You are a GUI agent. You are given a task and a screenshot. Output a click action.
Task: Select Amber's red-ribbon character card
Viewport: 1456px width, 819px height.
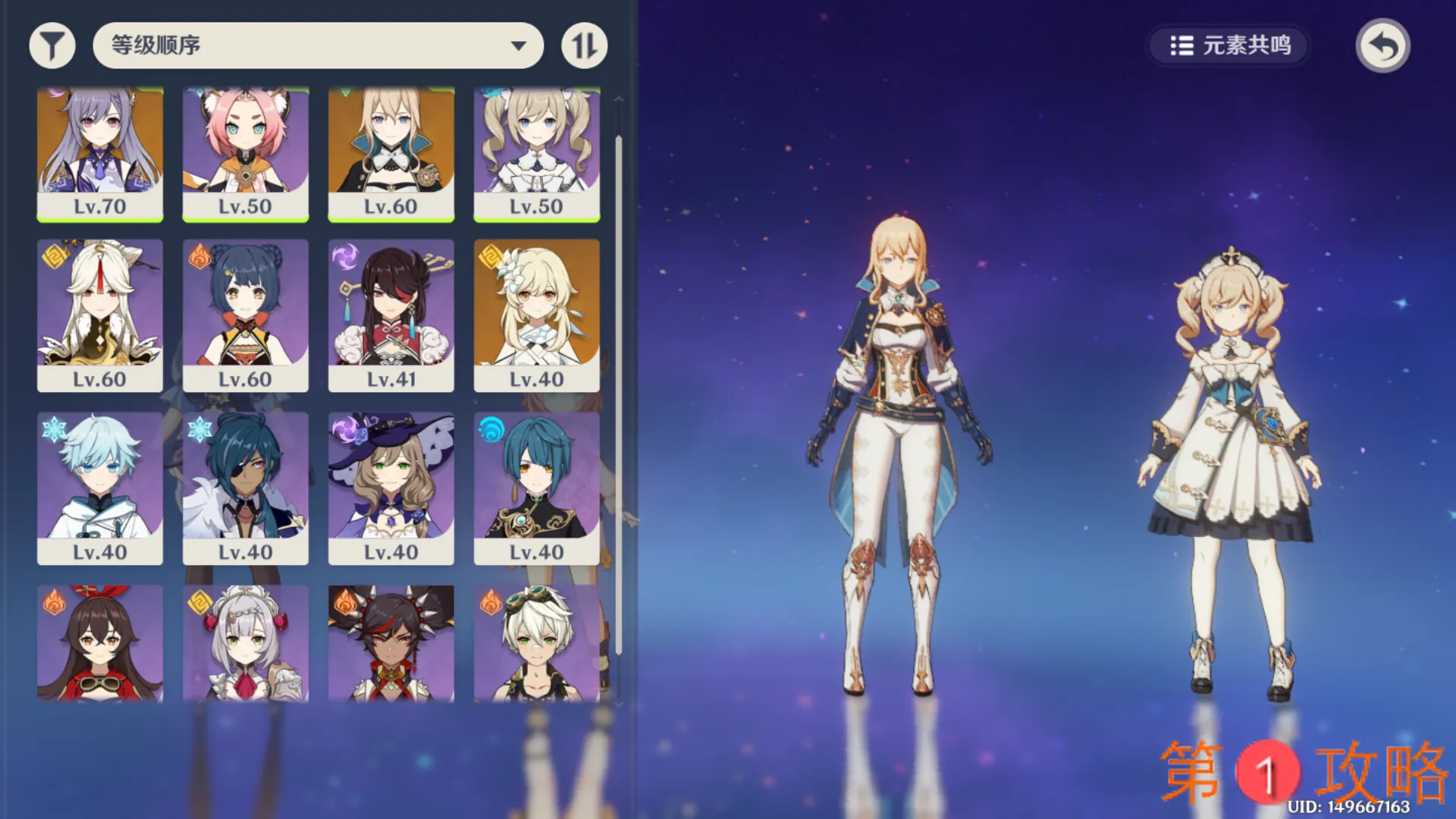[x=100, y=643]
